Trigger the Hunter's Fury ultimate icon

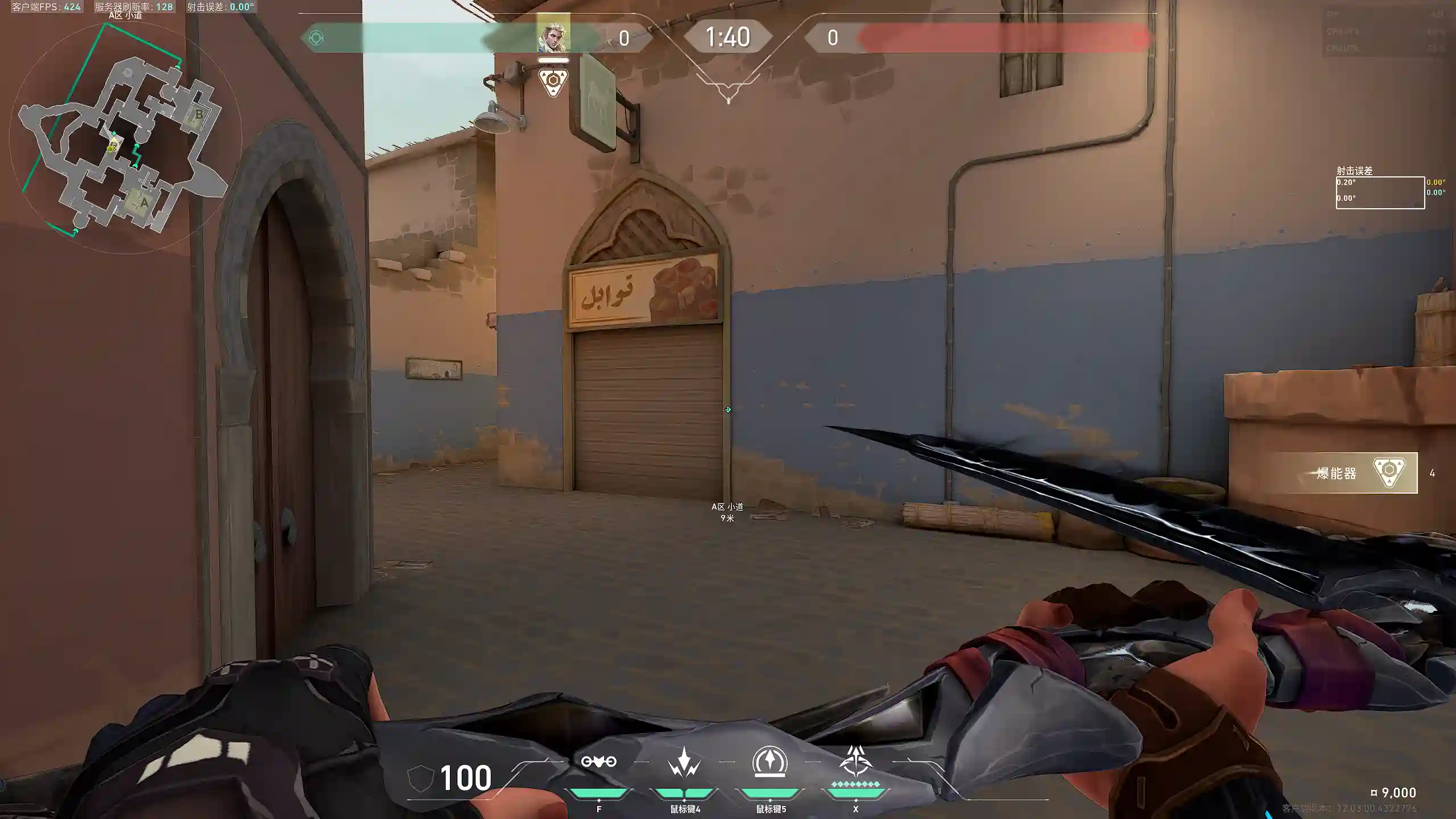(x=855, y=762)
